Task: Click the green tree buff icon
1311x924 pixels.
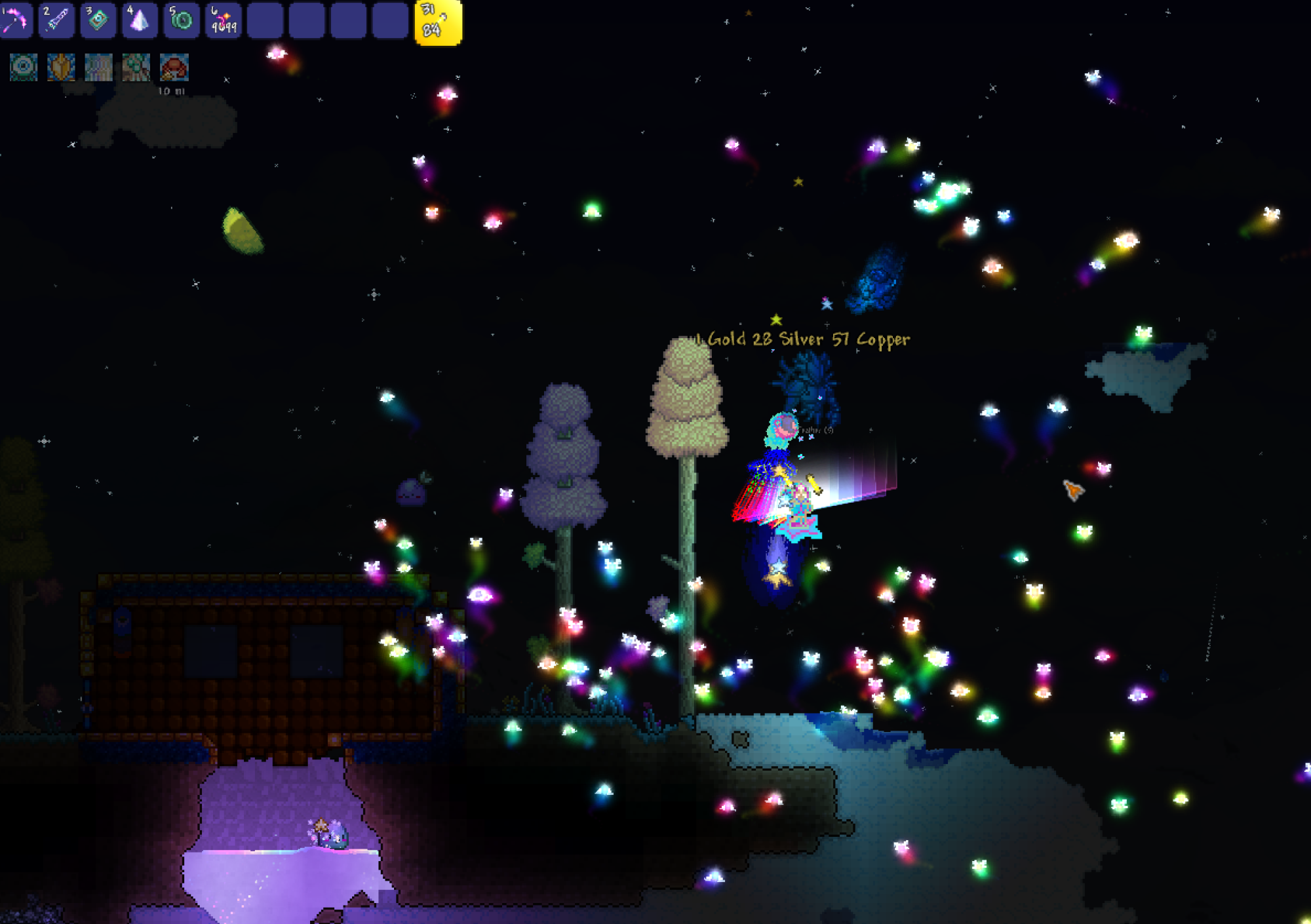Action: coord(136,67)
